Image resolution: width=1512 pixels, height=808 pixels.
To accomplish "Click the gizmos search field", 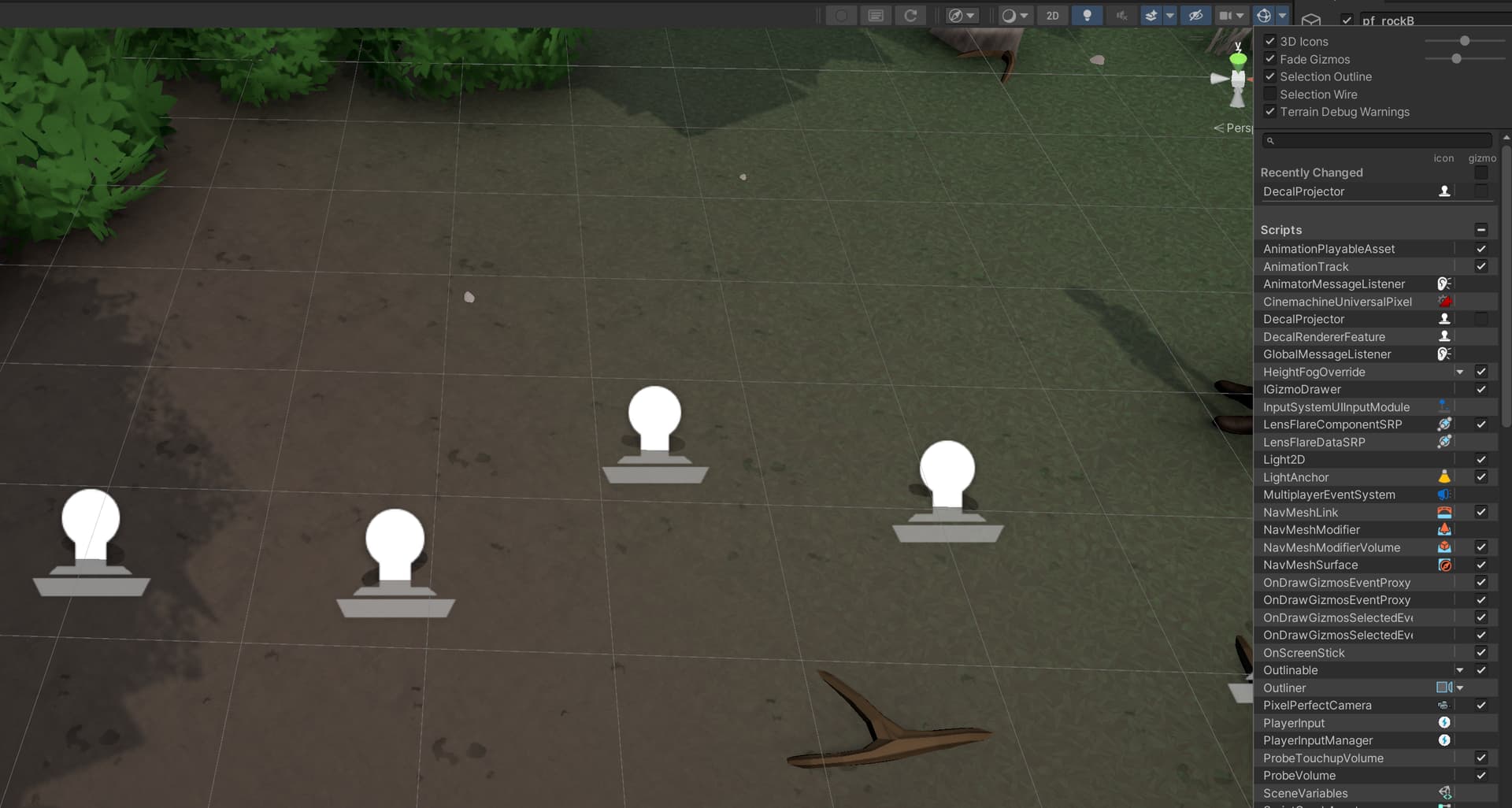I will (1377, 140).
